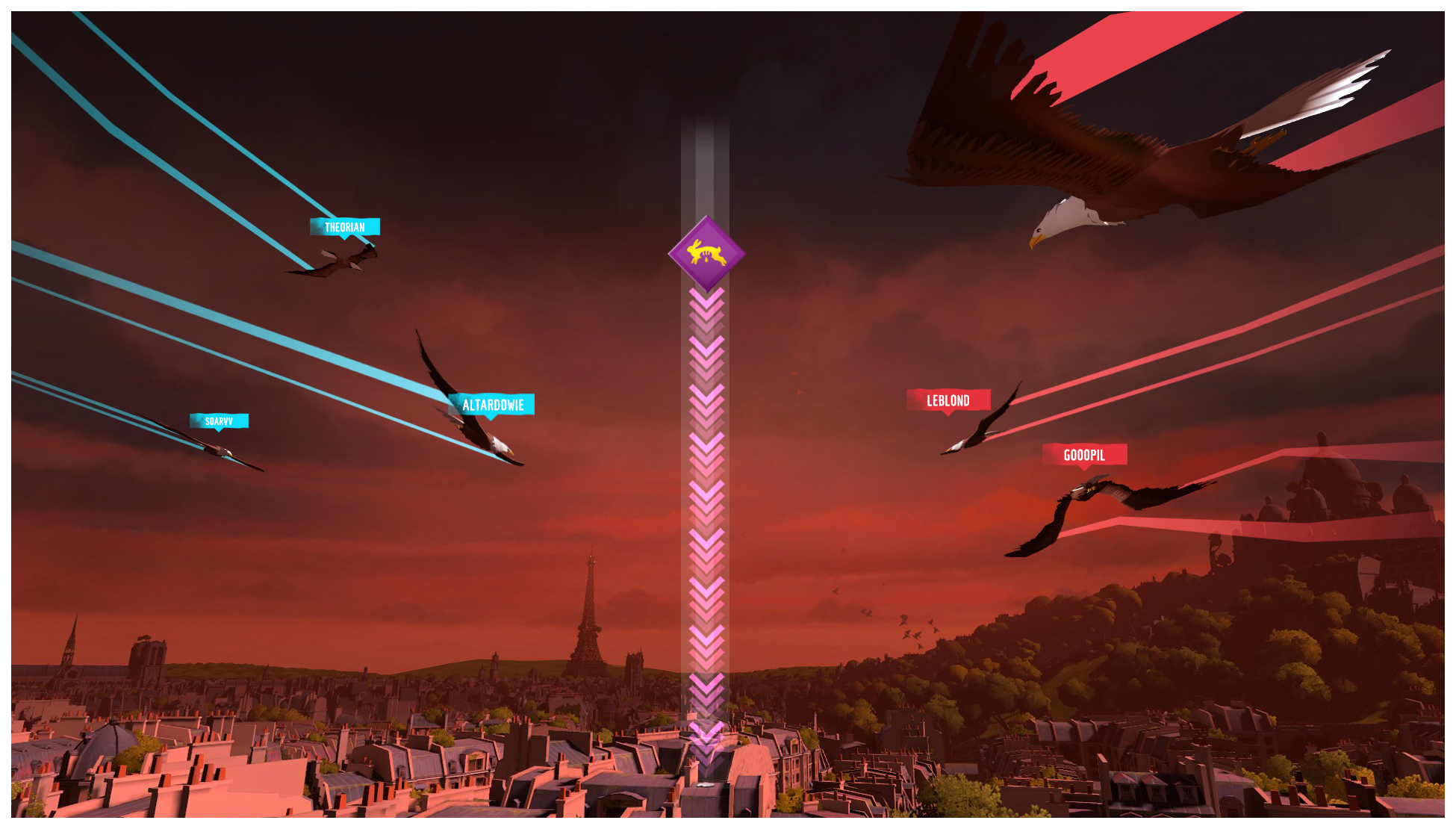Click the LEBLOND red name tag
1456x829 pixels.
[x=947, y=400]
